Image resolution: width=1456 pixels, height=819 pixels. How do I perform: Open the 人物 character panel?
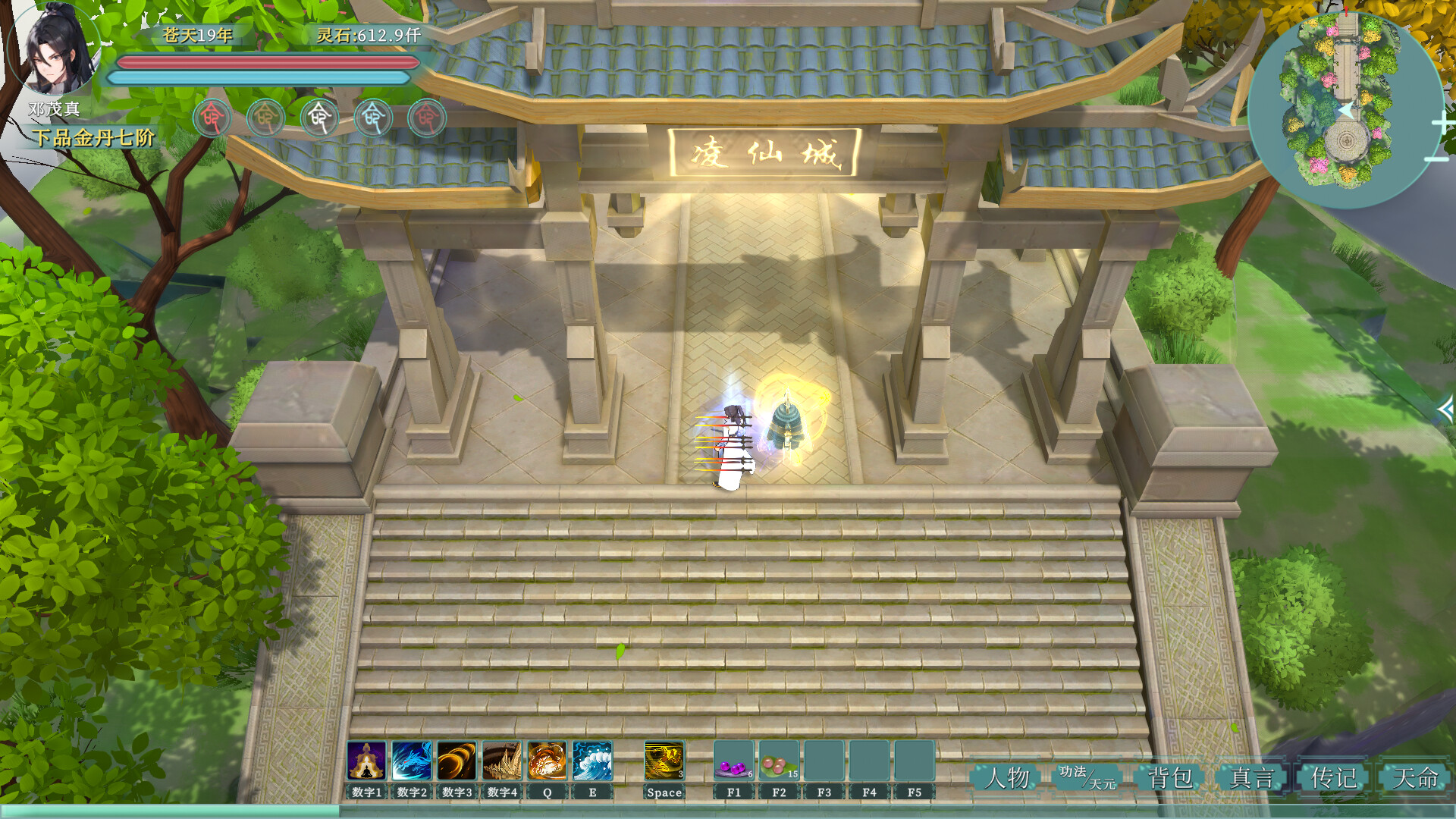(1008, 777)
